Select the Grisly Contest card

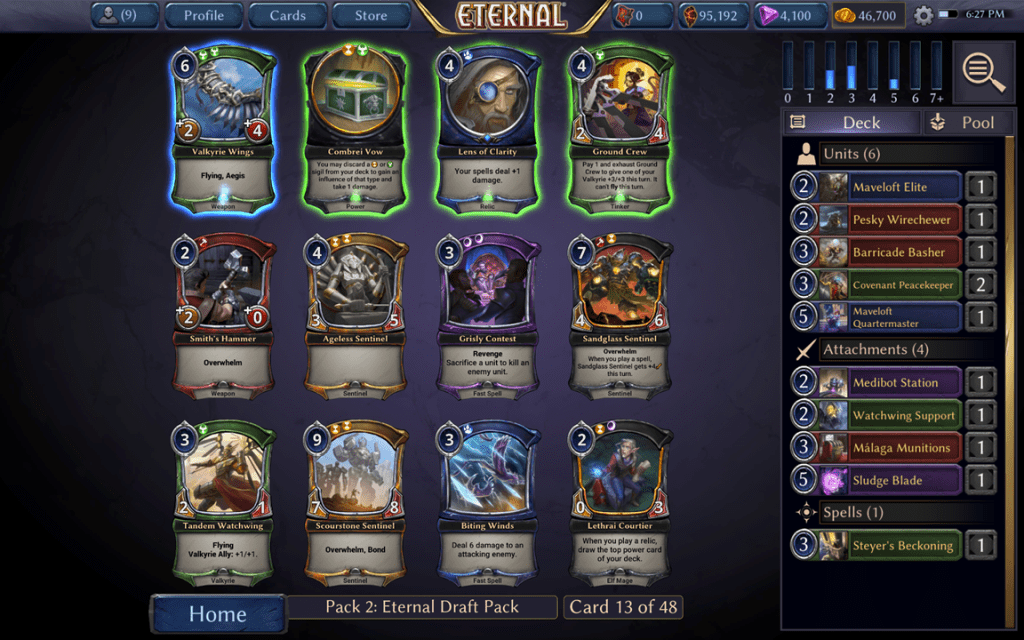(x=488, y=317)
